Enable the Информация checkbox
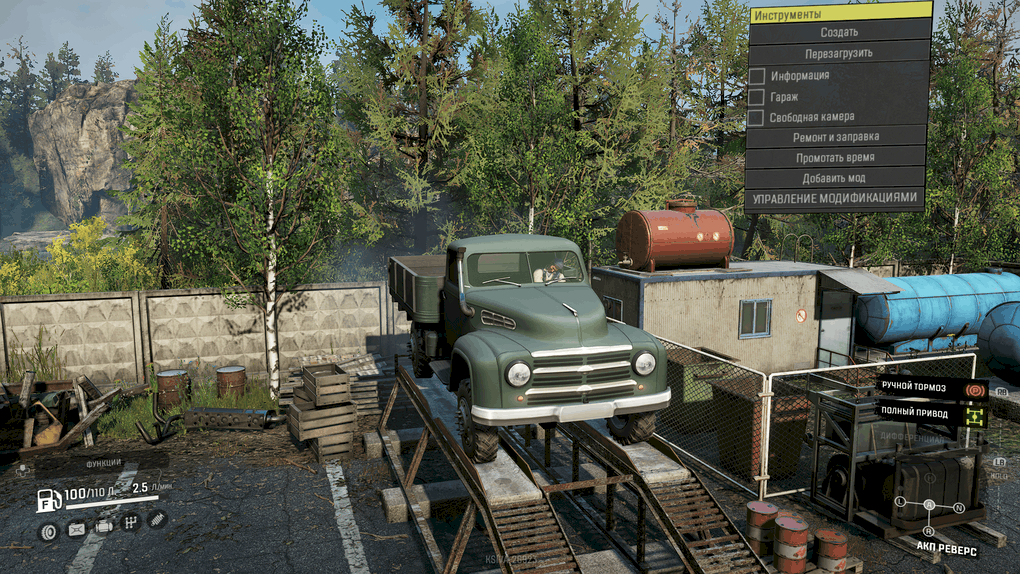Image resolution: width=1020 pixels, height=574 pixels. [x=757, y=76]
